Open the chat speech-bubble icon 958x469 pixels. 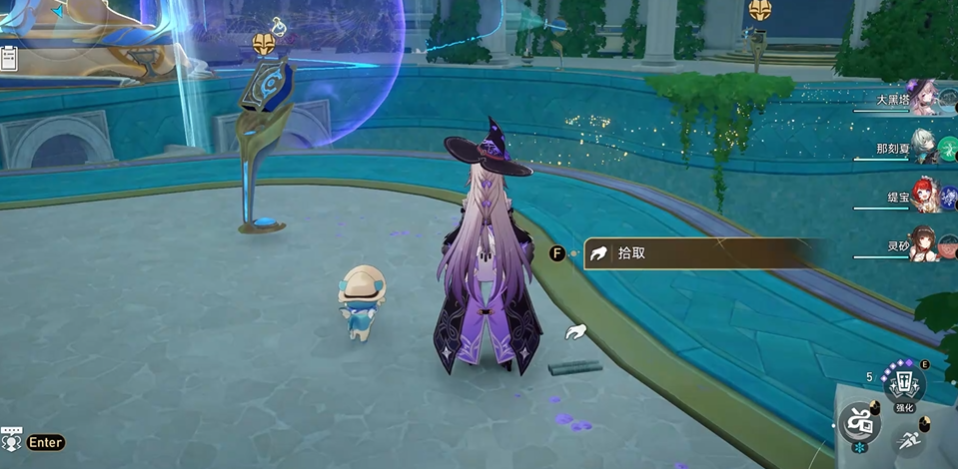[12, 440]
